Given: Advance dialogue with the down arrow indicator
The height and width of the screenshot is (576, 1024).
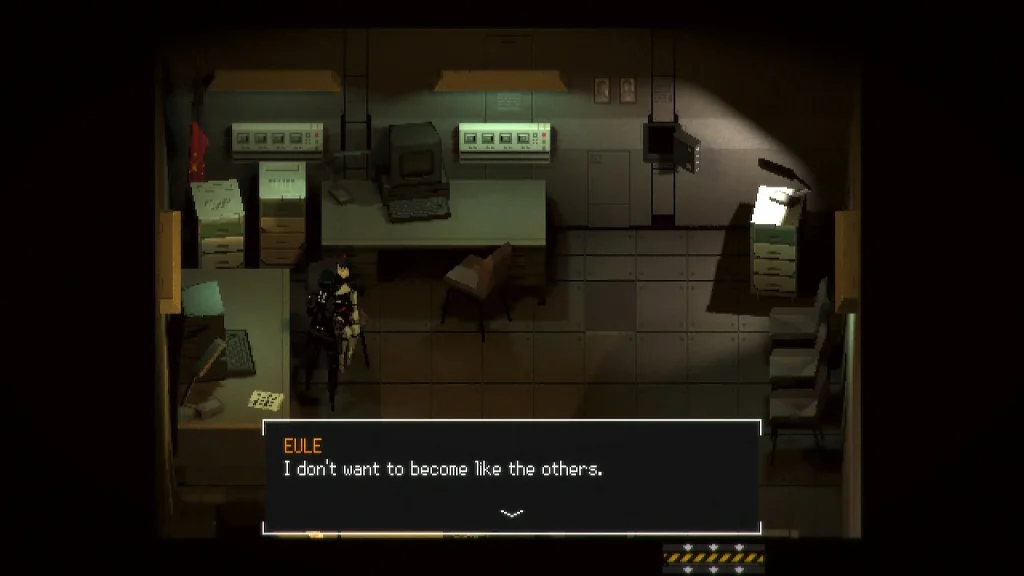Looking at the screenshot, I should (x=511, y=513).
